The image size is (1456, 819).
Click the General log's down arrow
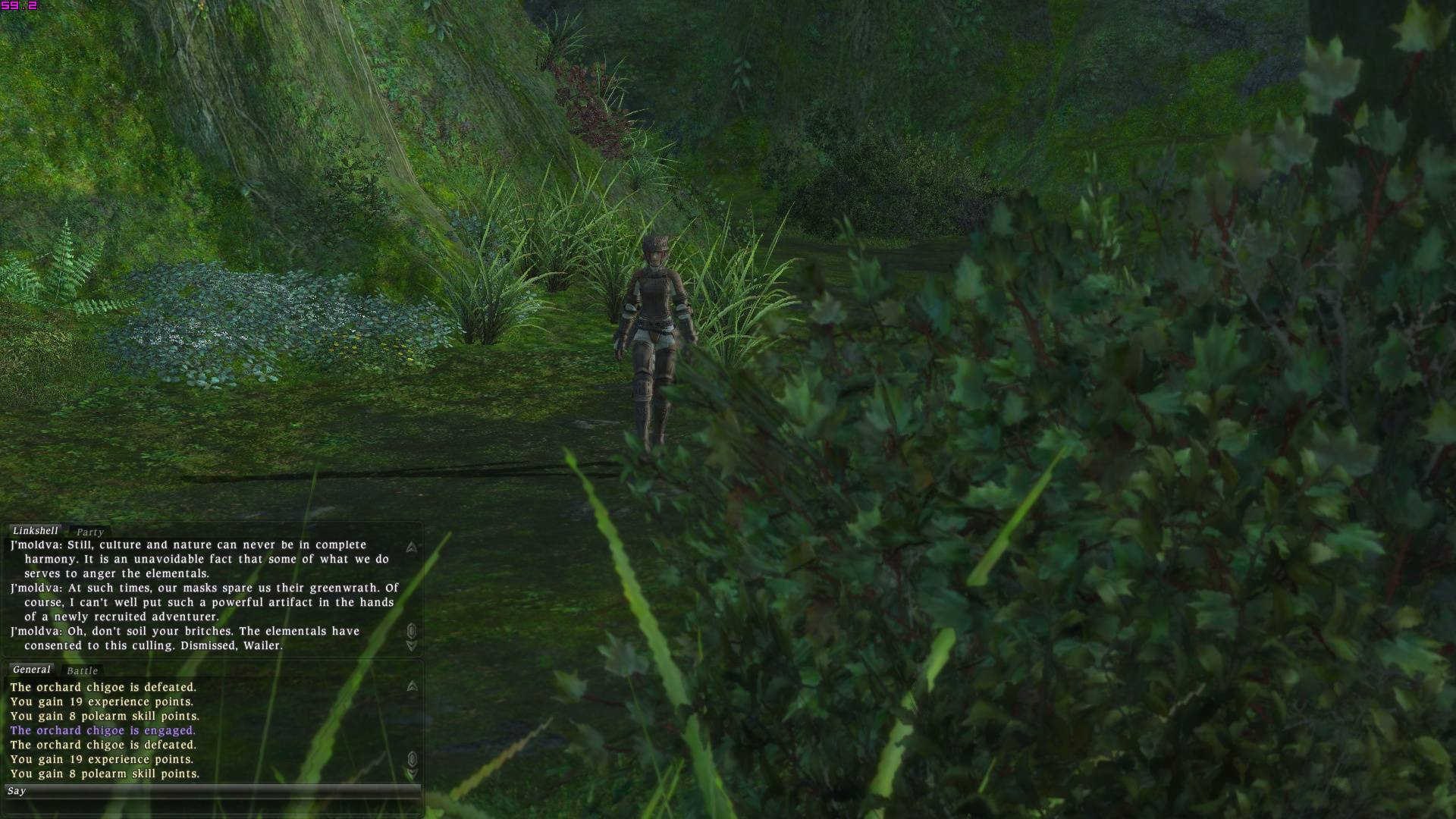412,774
